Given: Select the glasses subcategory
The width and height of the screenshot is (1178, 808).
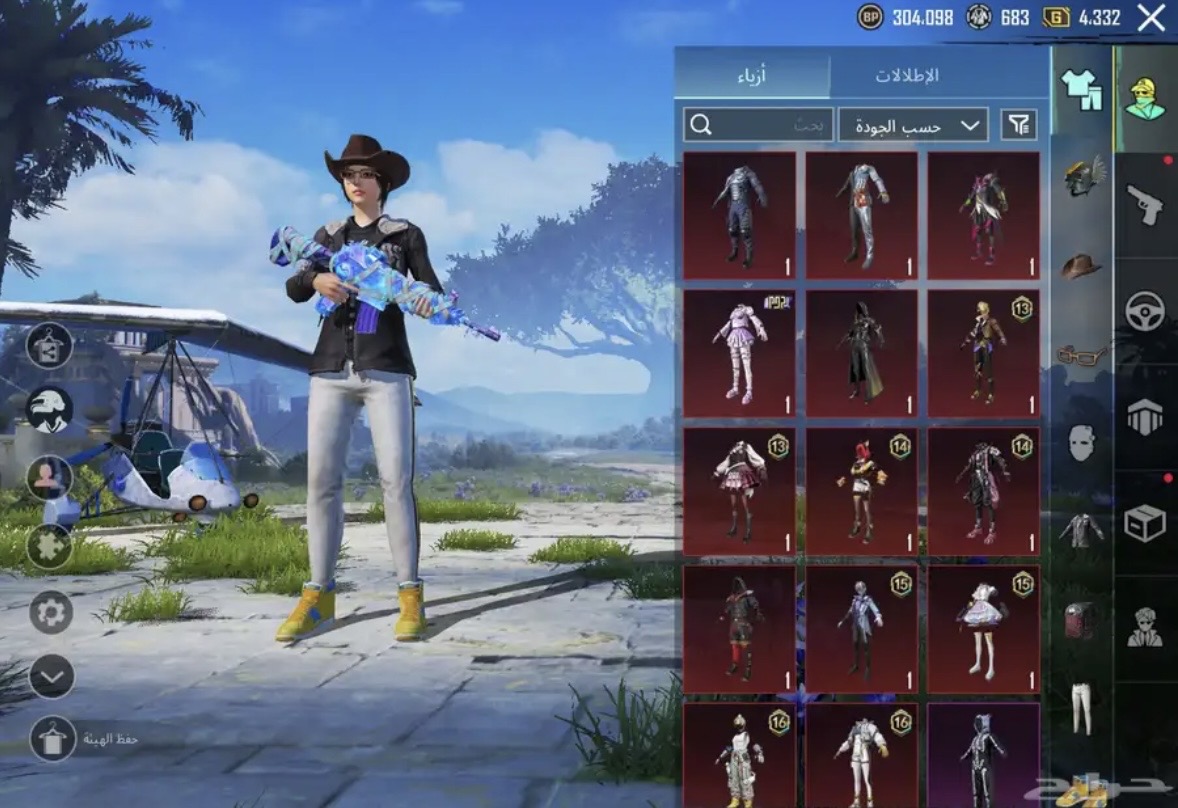Looking at the screenshot, I should click(1081, 354).
